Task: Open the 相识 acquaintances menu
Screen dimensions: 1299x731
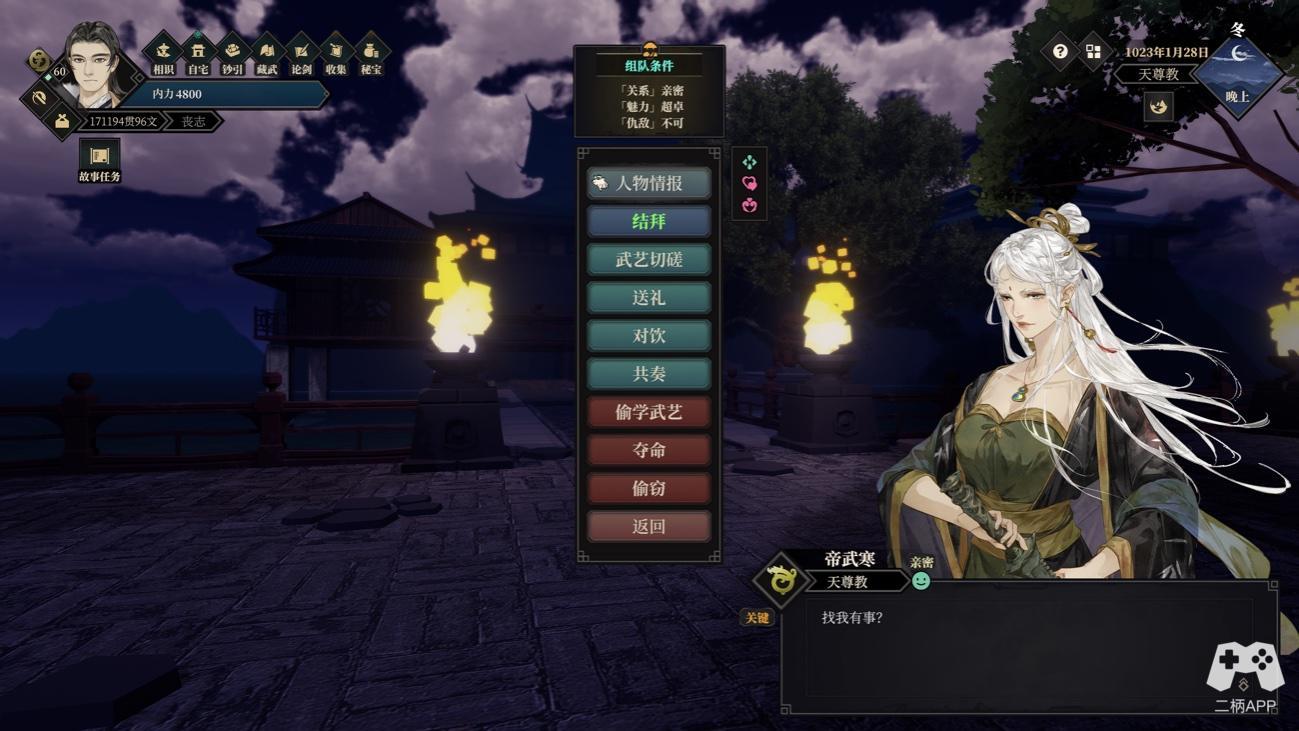Action: click(163, 53)
